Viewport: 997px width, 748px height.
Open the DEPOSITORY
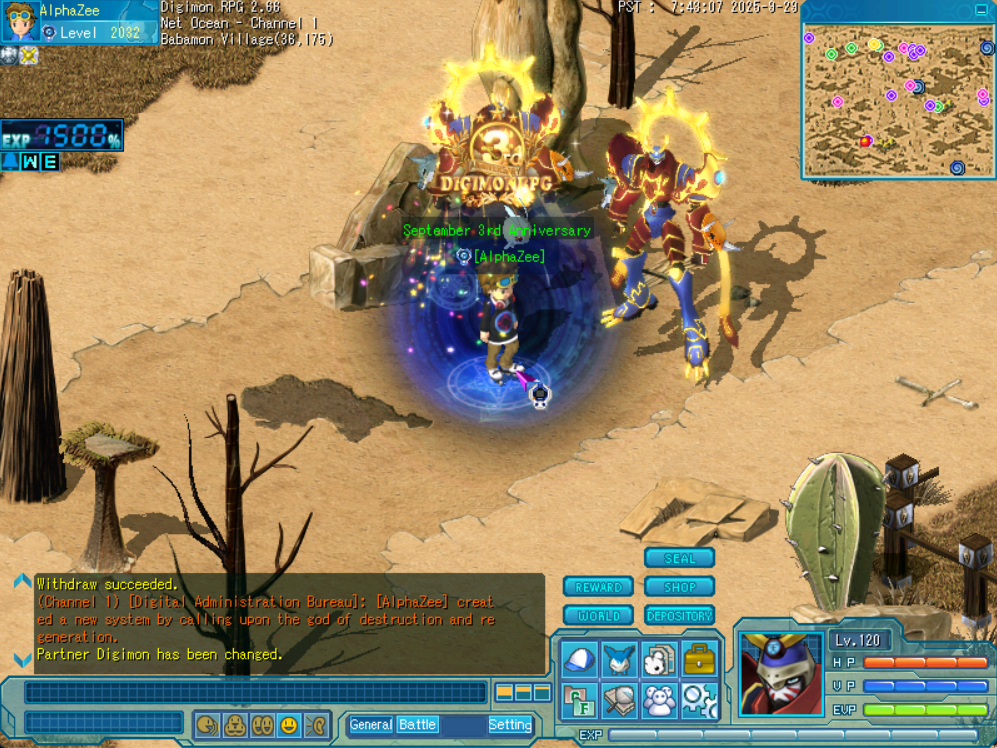tap(679, 616)
